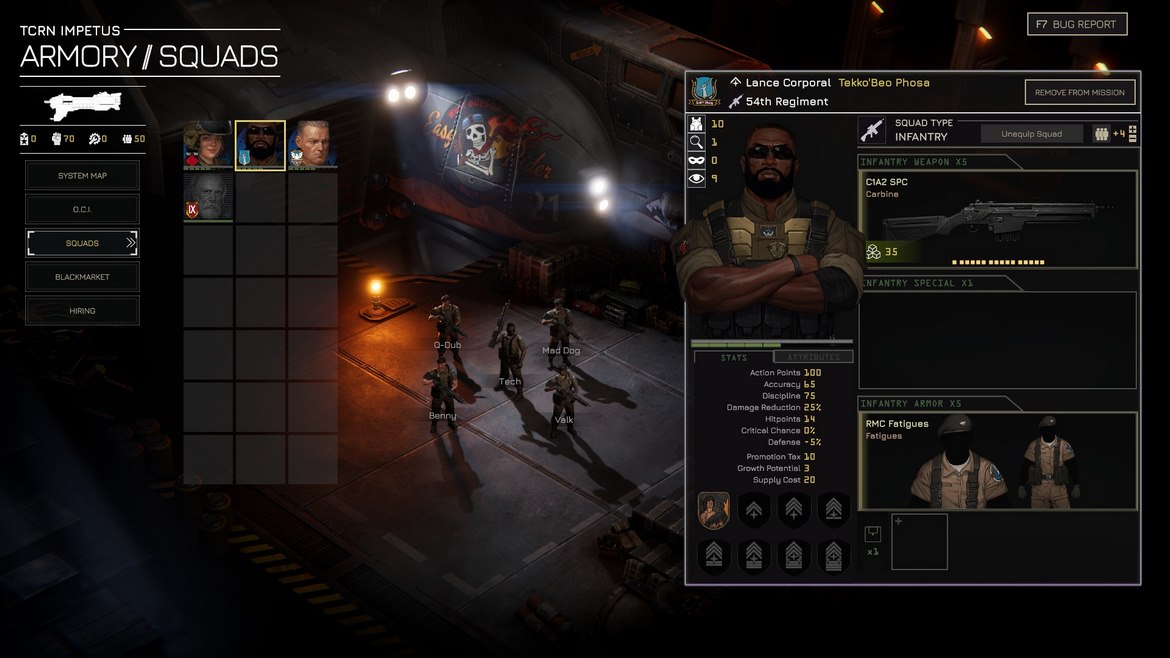Choose the bearded sunglasses soldier portrait

260,146
